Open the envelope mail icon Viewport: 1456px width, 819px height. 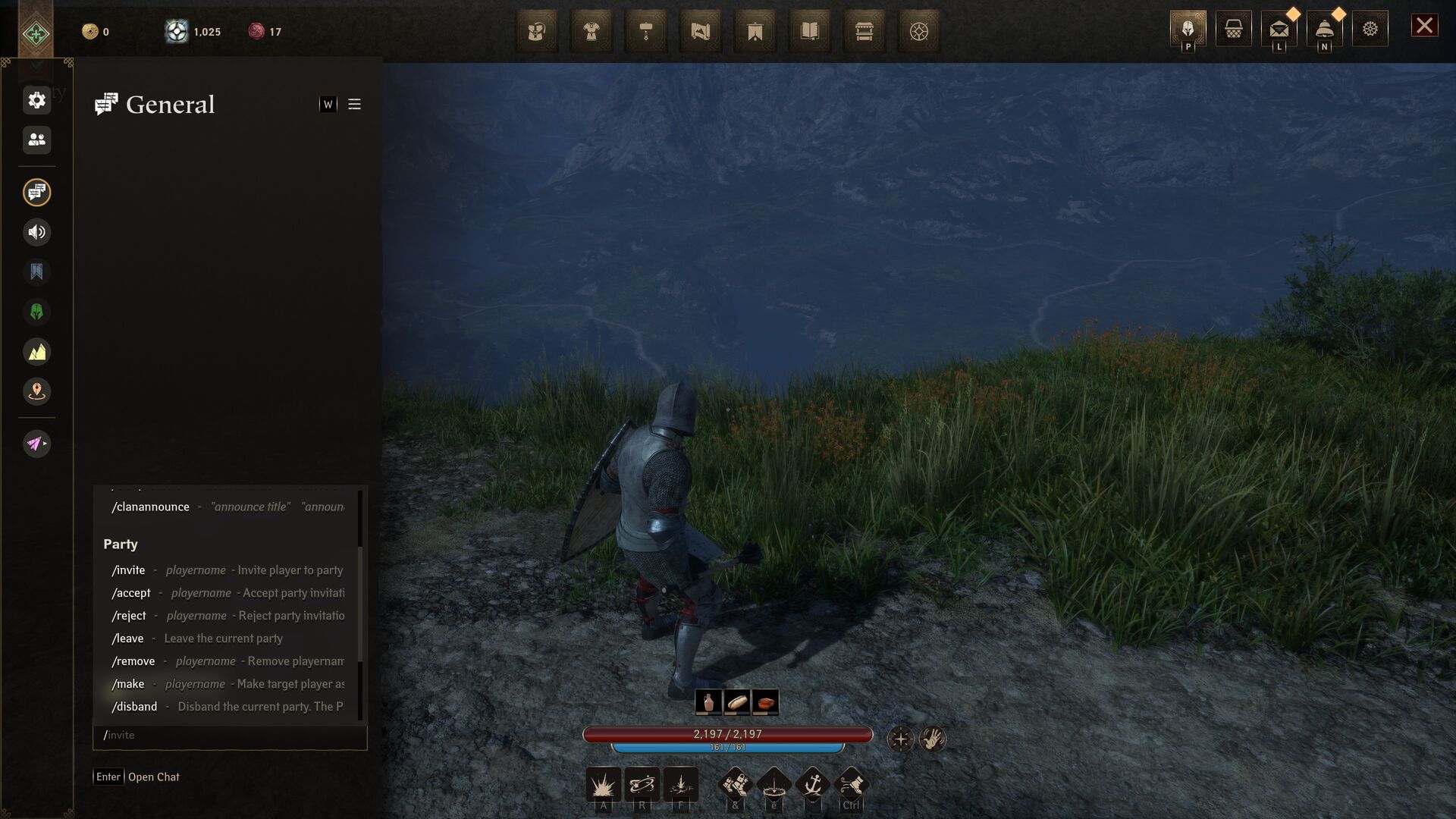[1279, 29]
